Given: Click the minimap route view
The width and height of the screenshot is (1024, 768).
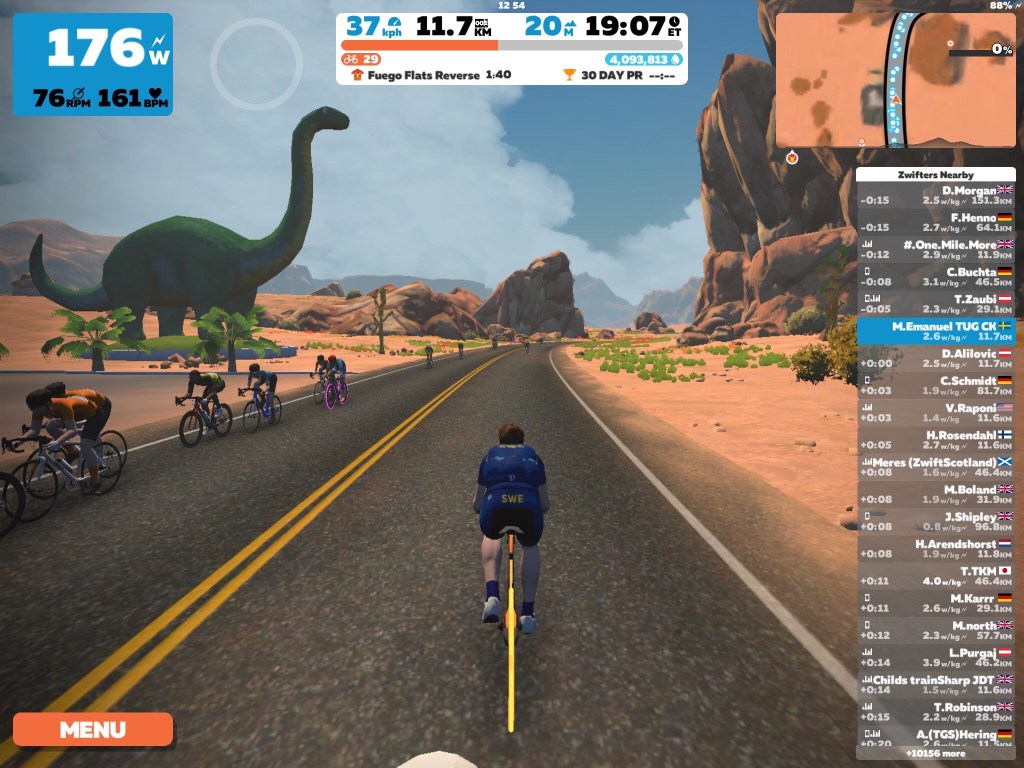Looking at the screenshot, I should pos(895,80).
